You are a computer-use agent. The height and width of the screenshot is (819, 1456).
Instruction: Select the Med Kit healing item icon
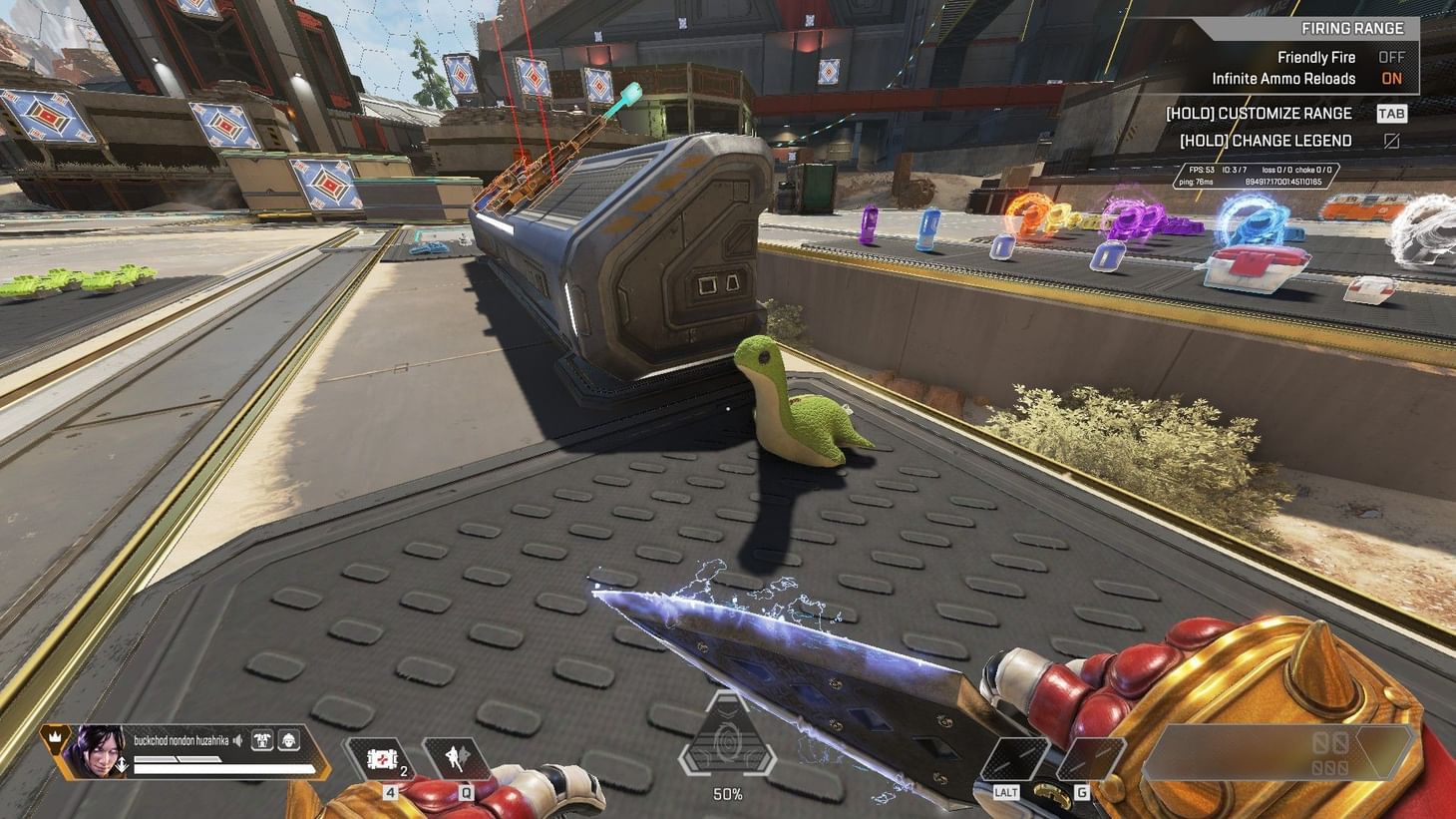(381, 758)
